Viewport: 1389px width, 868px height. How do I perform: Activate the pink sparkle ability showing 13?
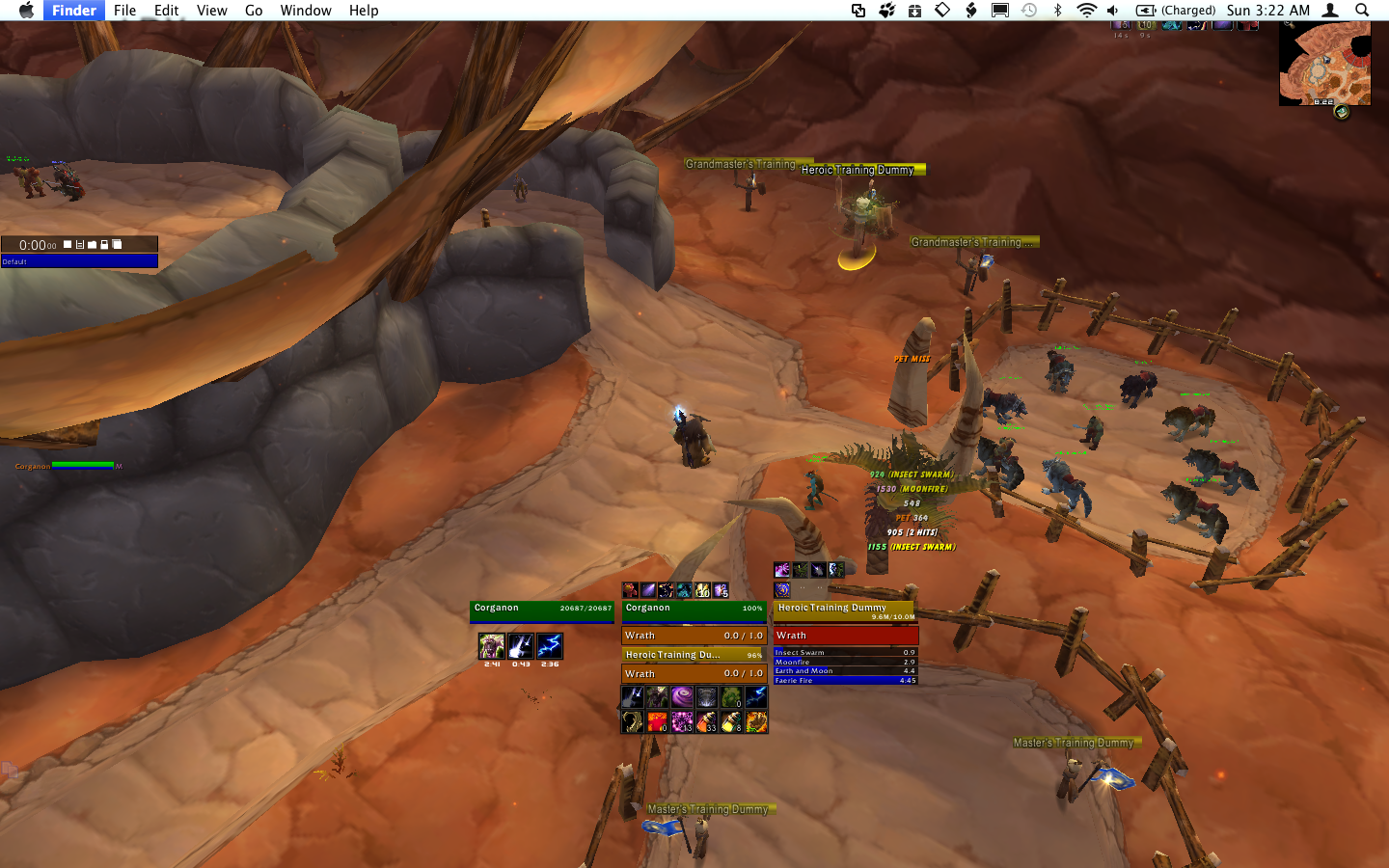[x=682, y=721]
